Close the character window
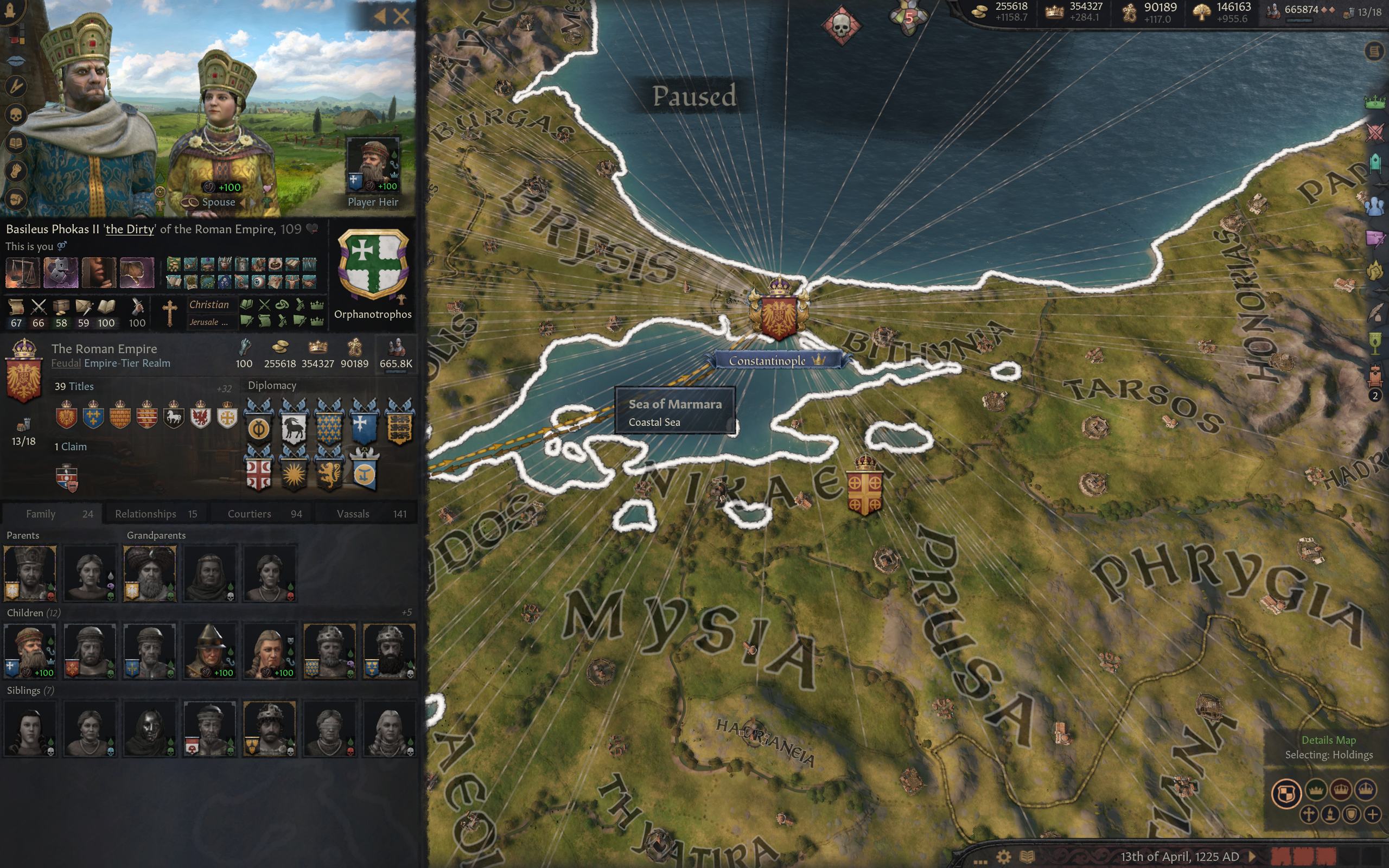 coord(402,16)
